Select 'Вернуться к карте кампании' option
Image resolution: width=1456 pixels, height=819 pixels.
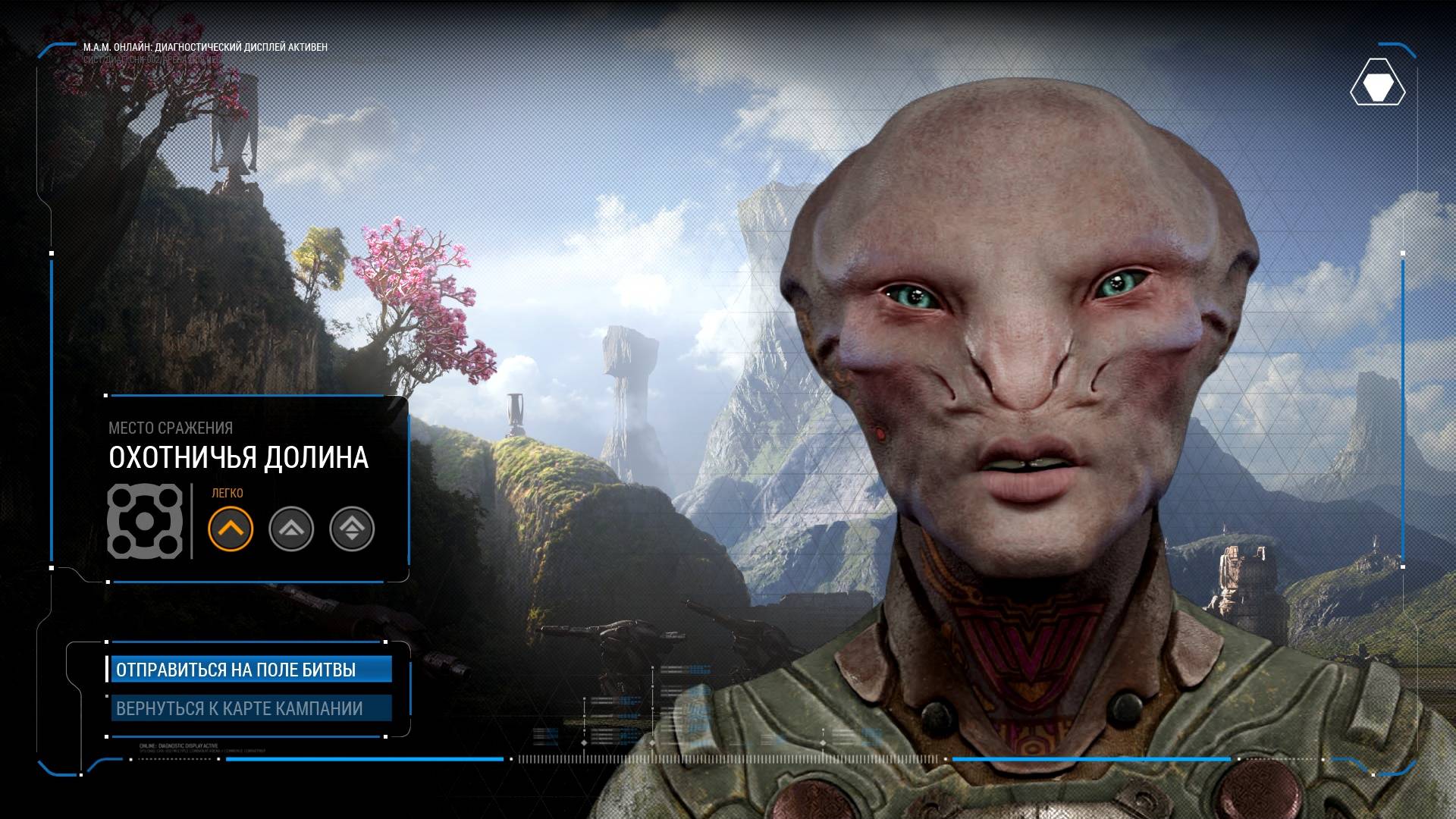[250, 708]
